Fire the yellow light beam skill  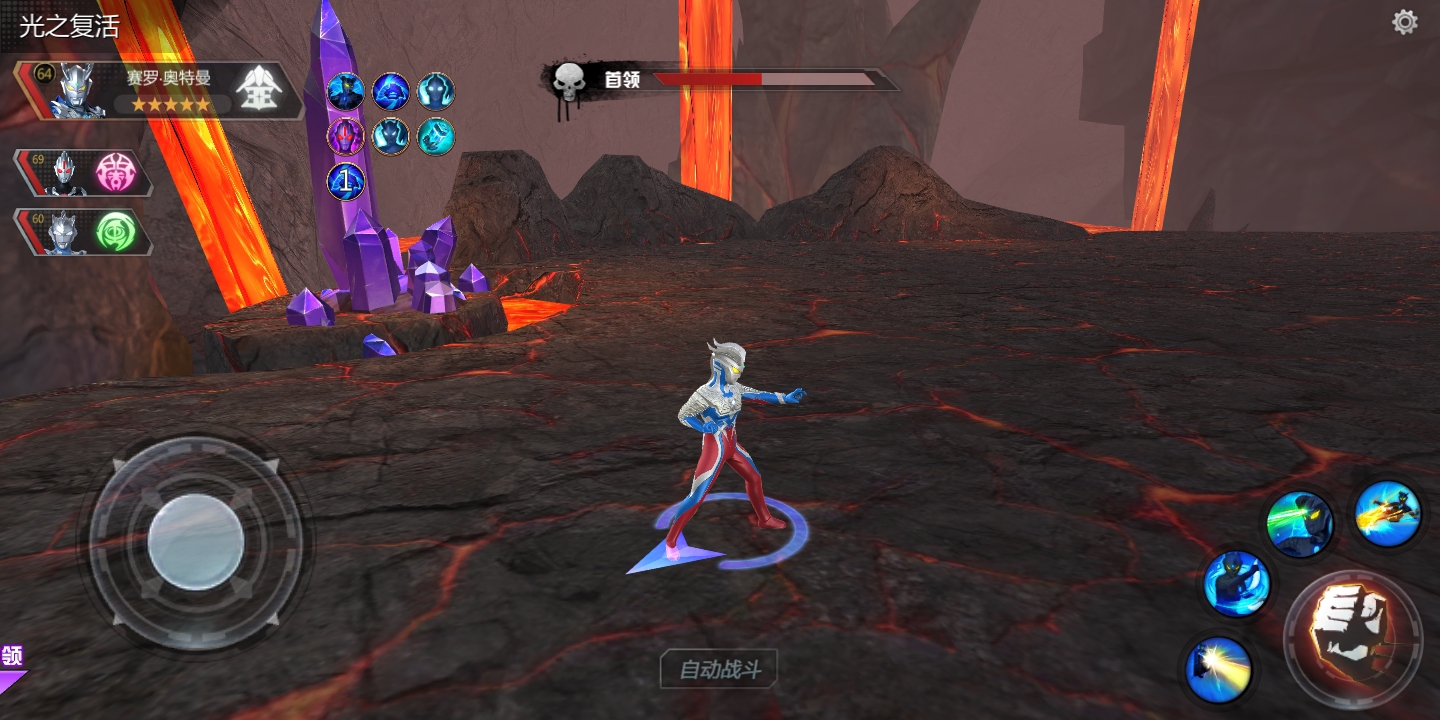tap(1219, 669)
